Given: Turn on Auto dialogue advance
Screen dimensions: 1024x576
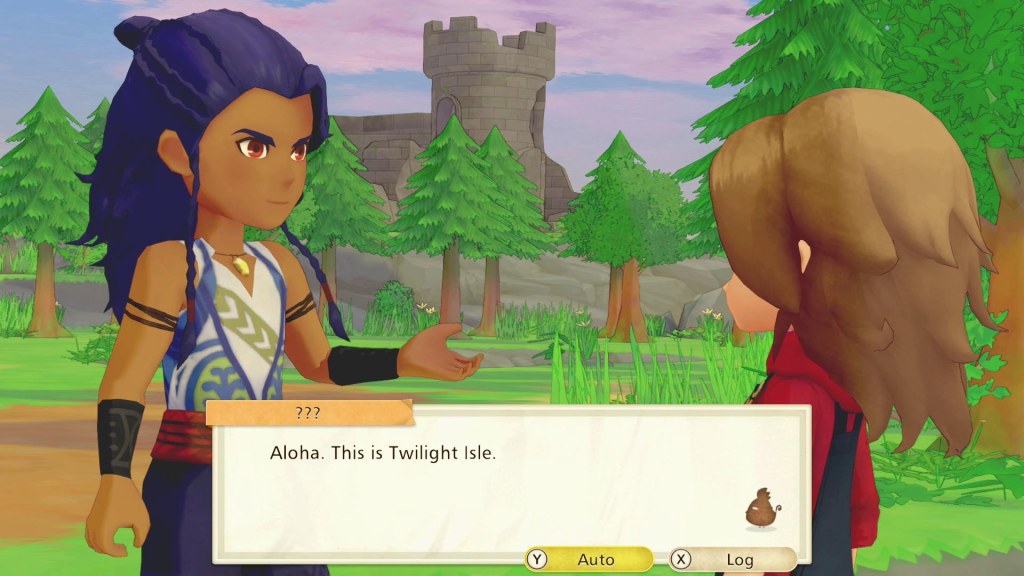Looking at the screenshot, I should 589,559.
